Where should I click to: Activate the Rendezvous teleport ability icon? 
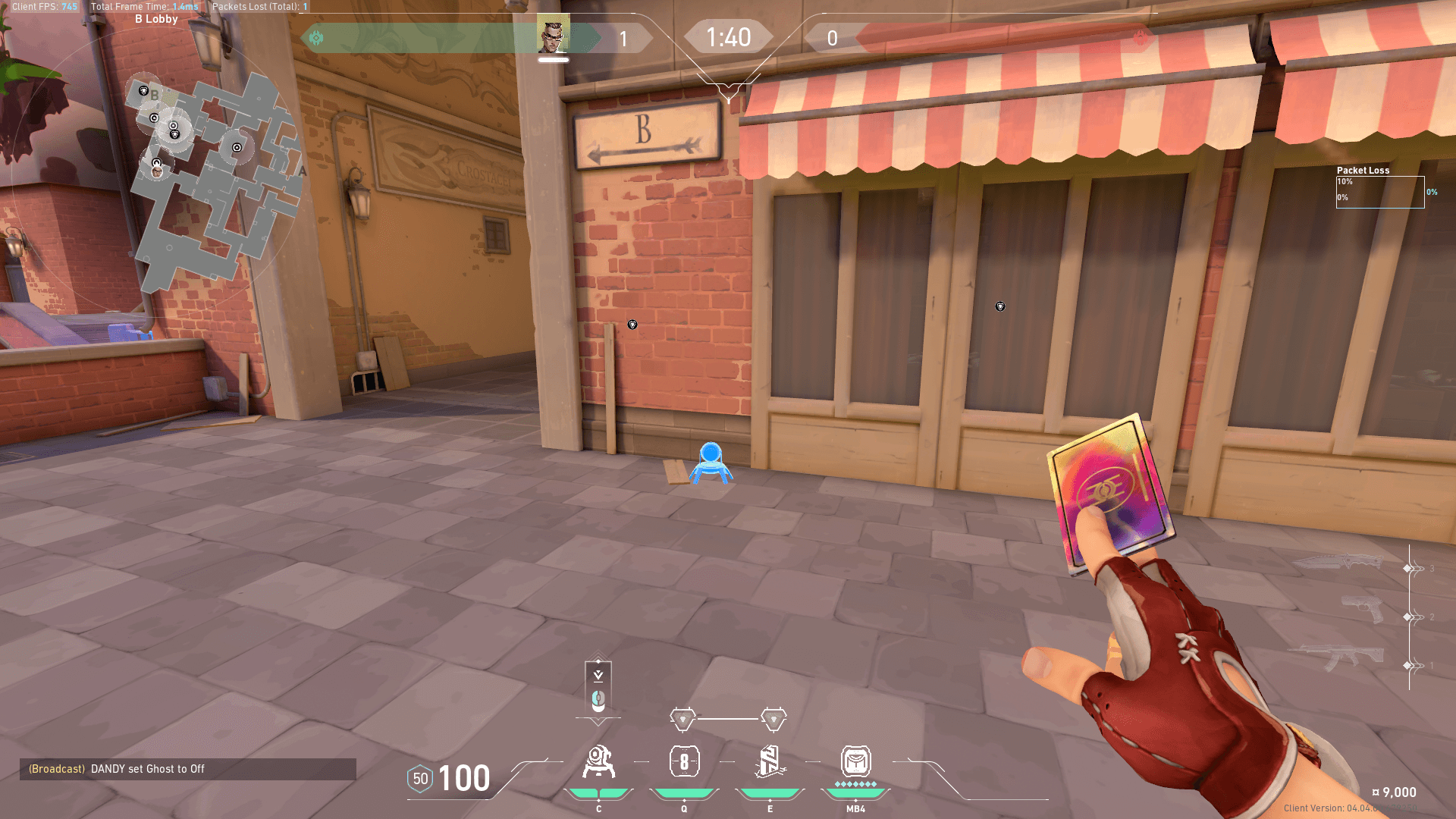770,762
